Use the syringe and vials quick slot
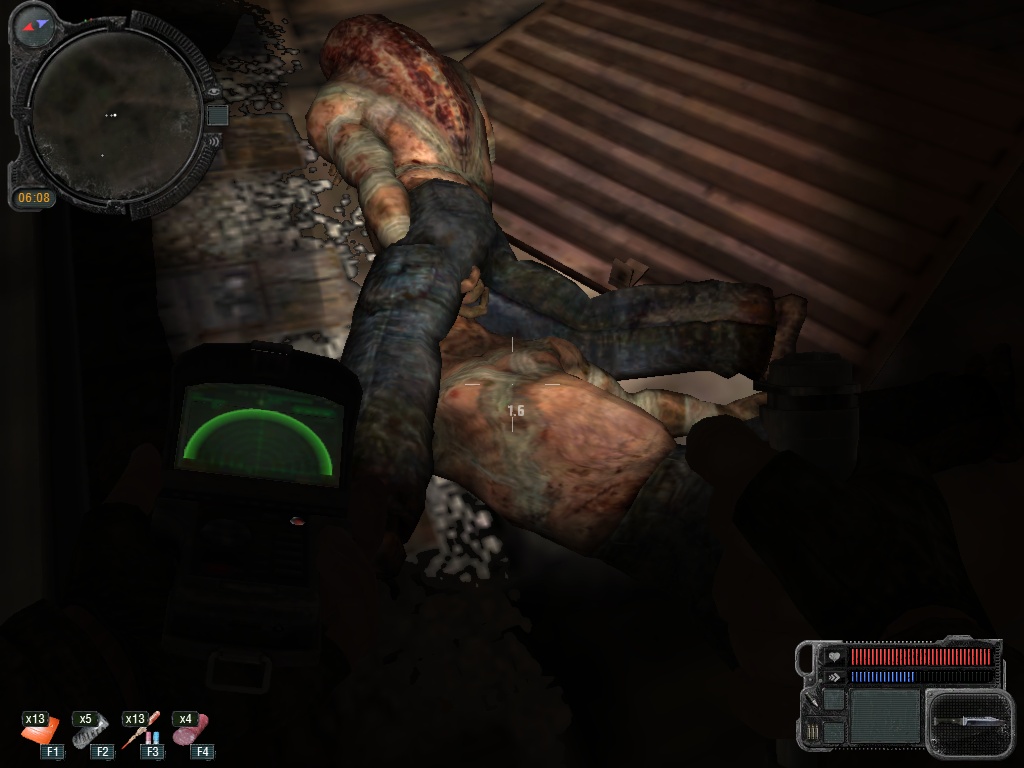 (141, 733)
